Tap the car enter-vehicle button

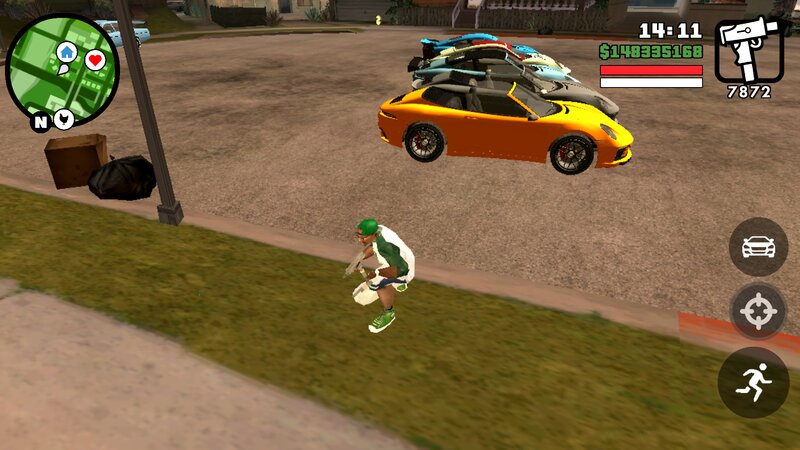pos(758,247)
